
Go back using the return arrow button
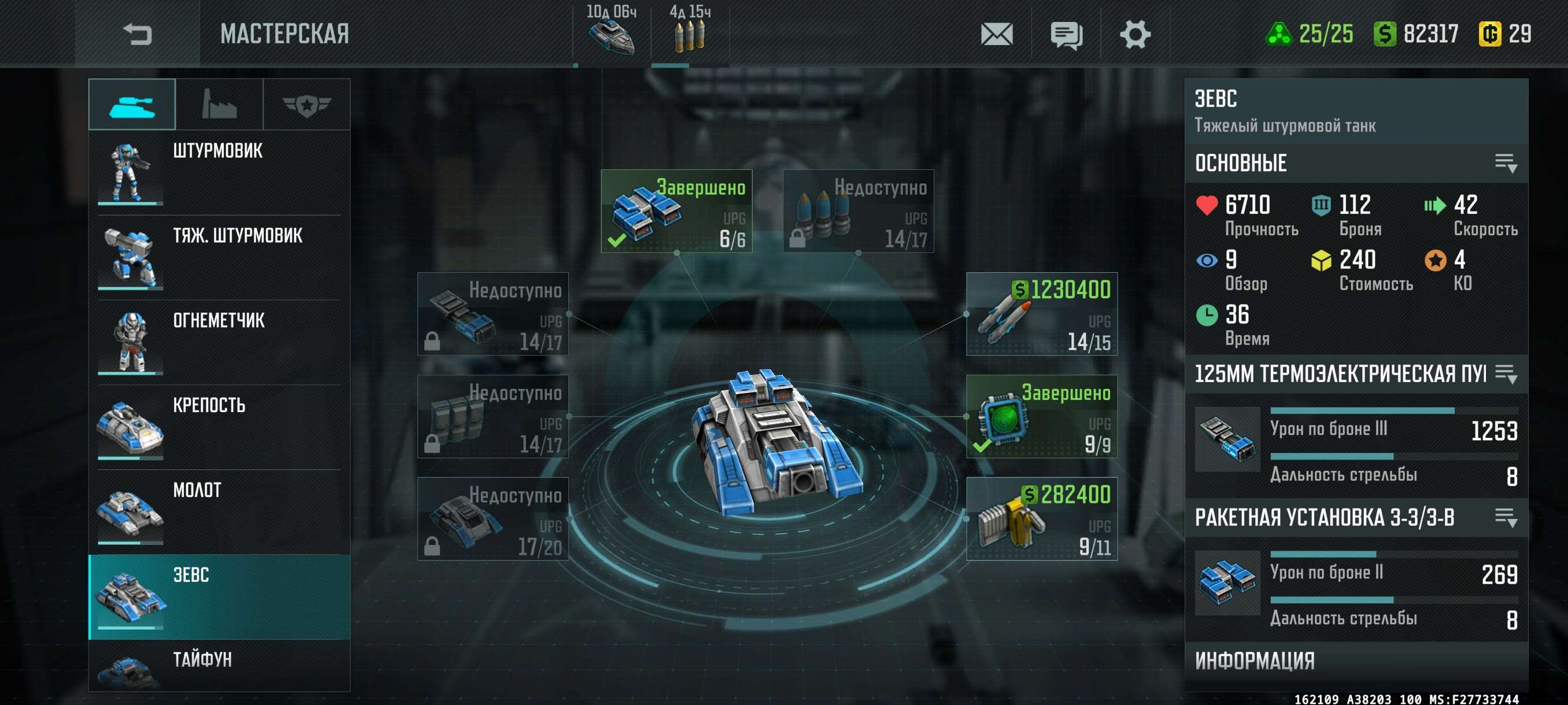click(137, 34)
